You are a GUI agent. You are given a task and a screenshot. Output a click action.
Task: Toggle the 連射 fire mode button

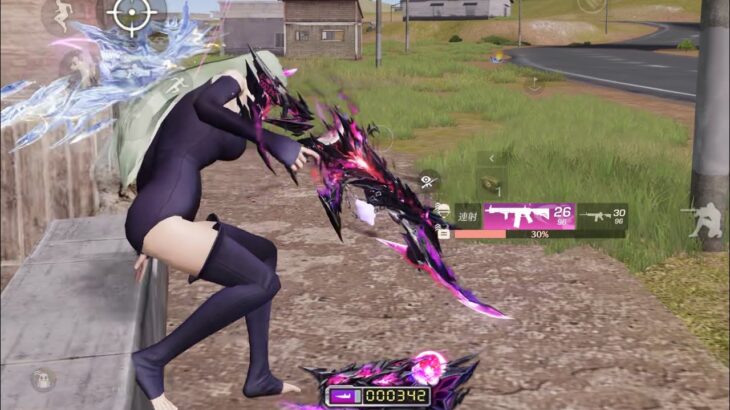pos(468,215)
